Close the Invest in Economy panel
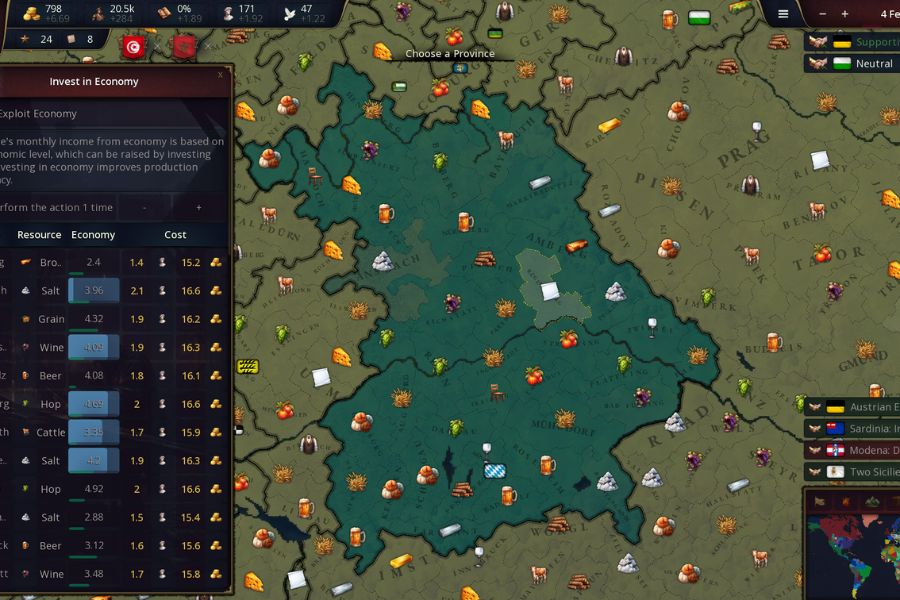This screenshot has width=900, height=600. pyautogui.click(x=220, y=74)
